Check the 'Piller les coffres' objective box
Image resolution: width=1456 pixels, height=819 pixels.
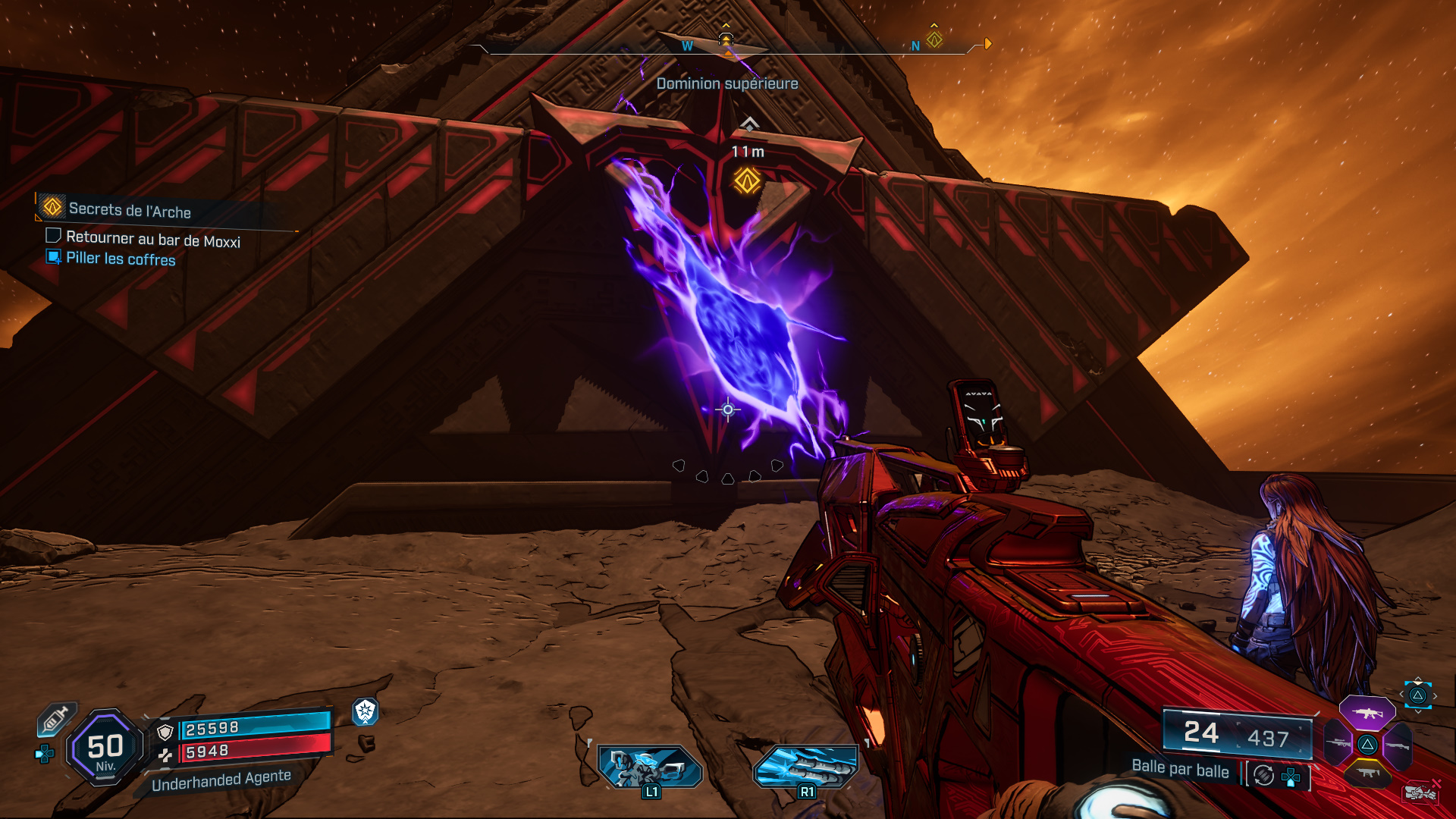52,258
